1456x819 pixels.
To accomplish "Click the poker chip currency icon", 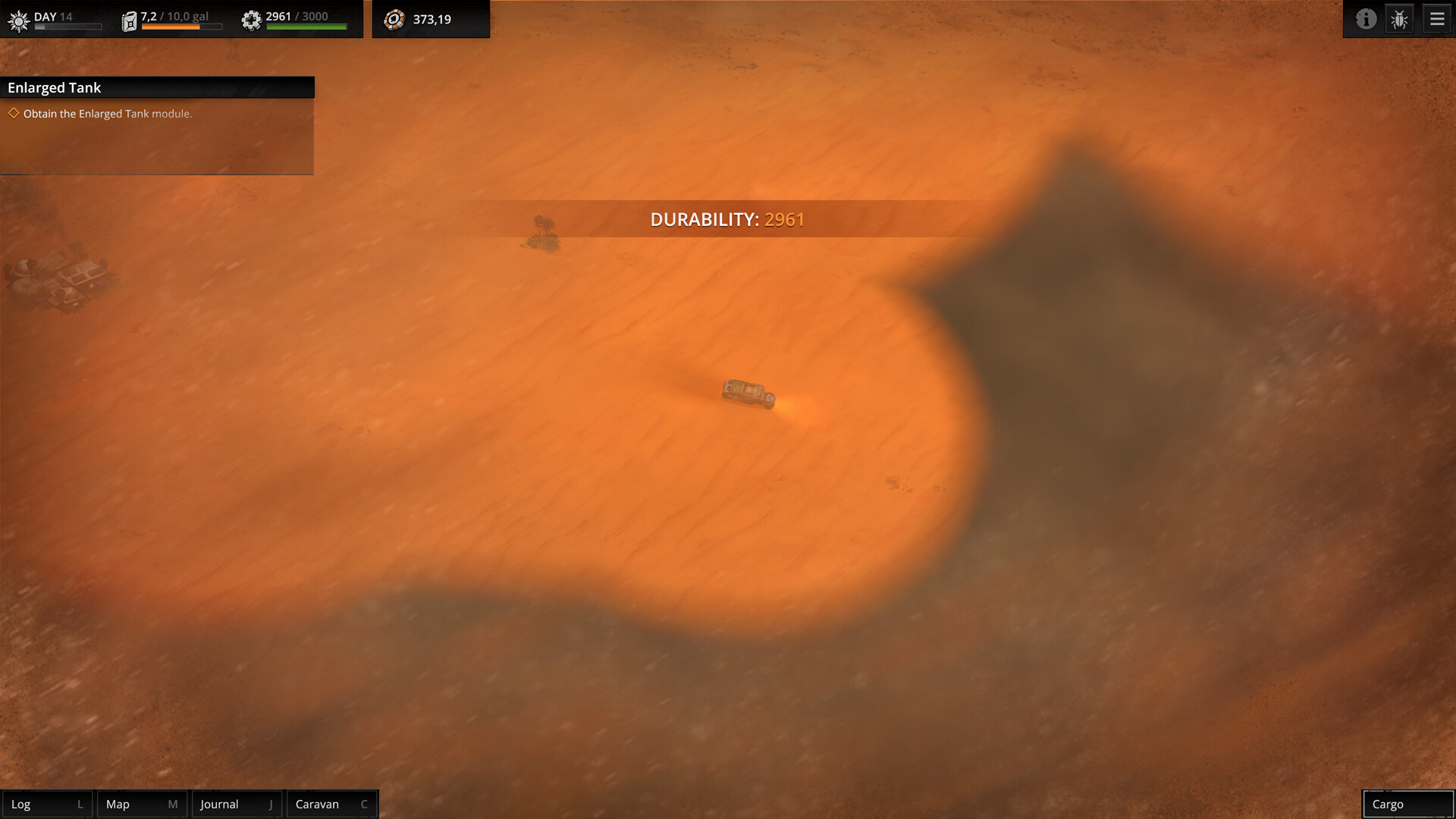I will pos(395,19).
